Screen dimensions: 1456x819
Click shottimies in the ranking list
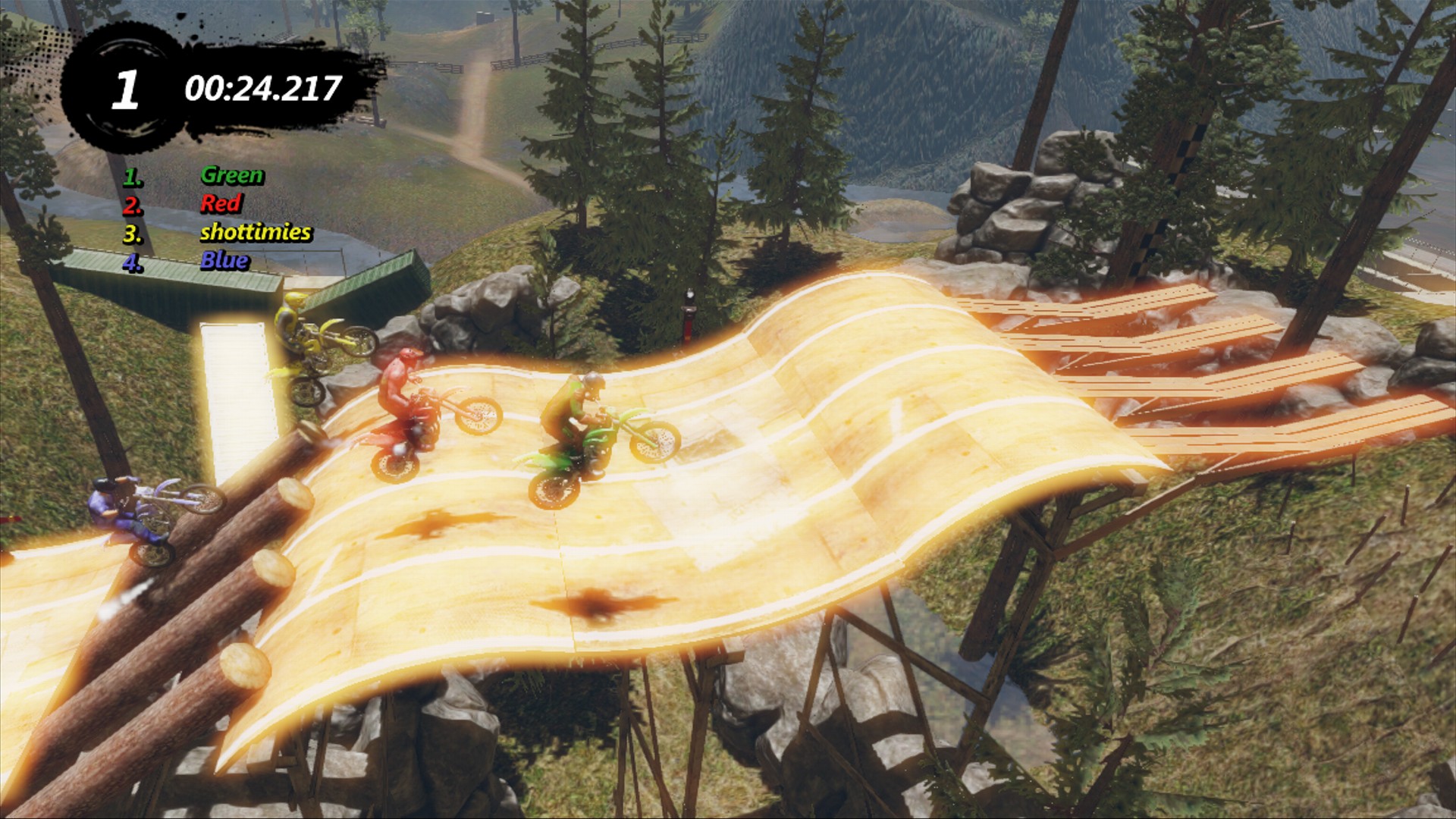pos(255,232)
